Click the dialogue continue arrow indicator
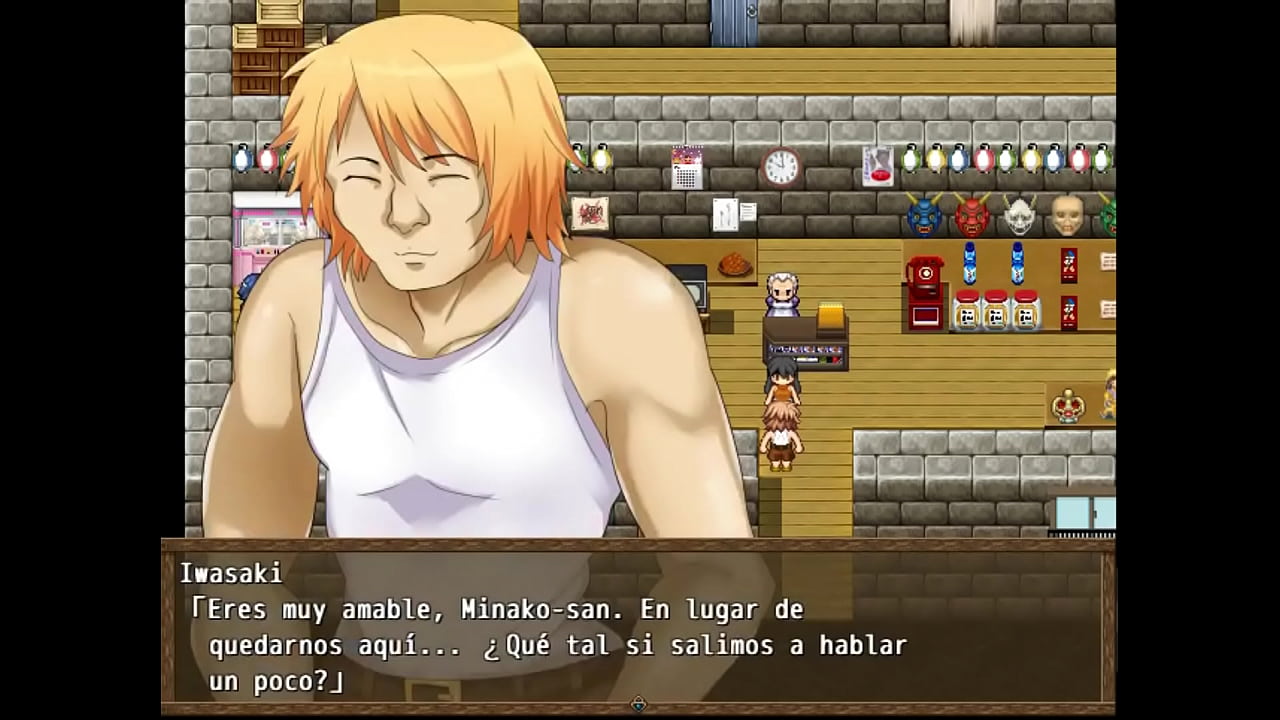 click(639, 704)
